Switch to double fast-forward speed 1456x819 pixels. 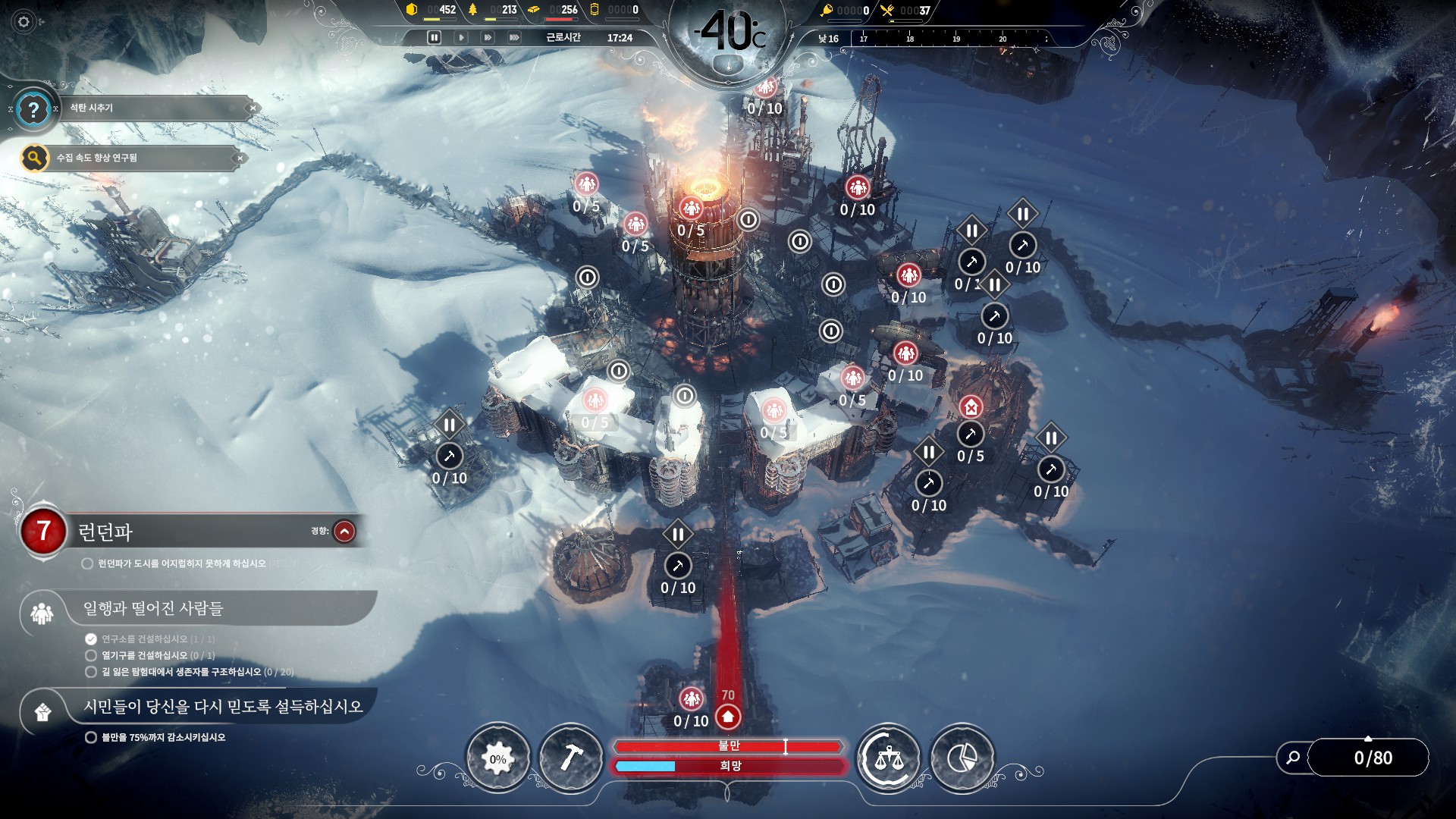pos(488,37)
